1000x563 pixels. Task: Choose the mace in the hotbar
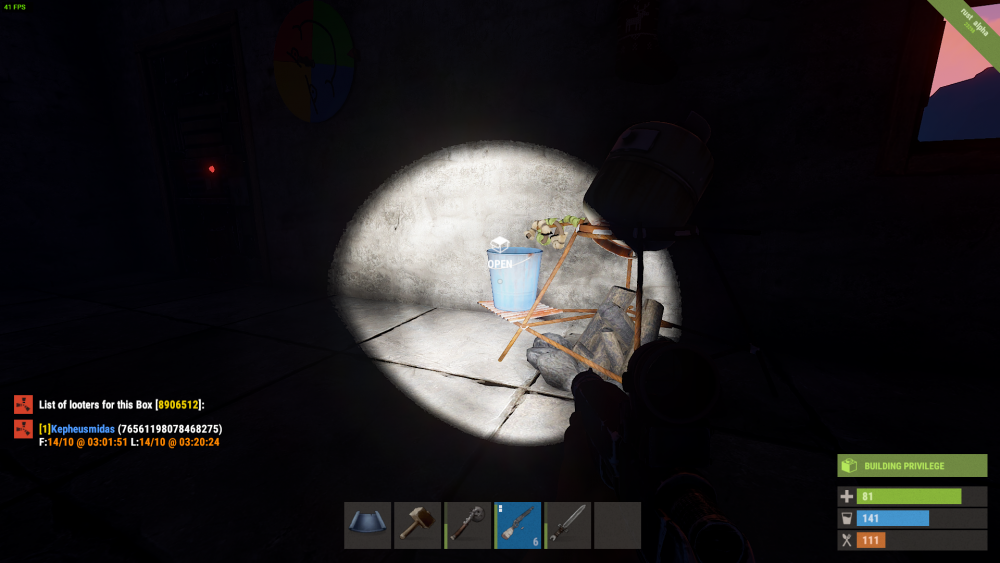coord(467,525)
